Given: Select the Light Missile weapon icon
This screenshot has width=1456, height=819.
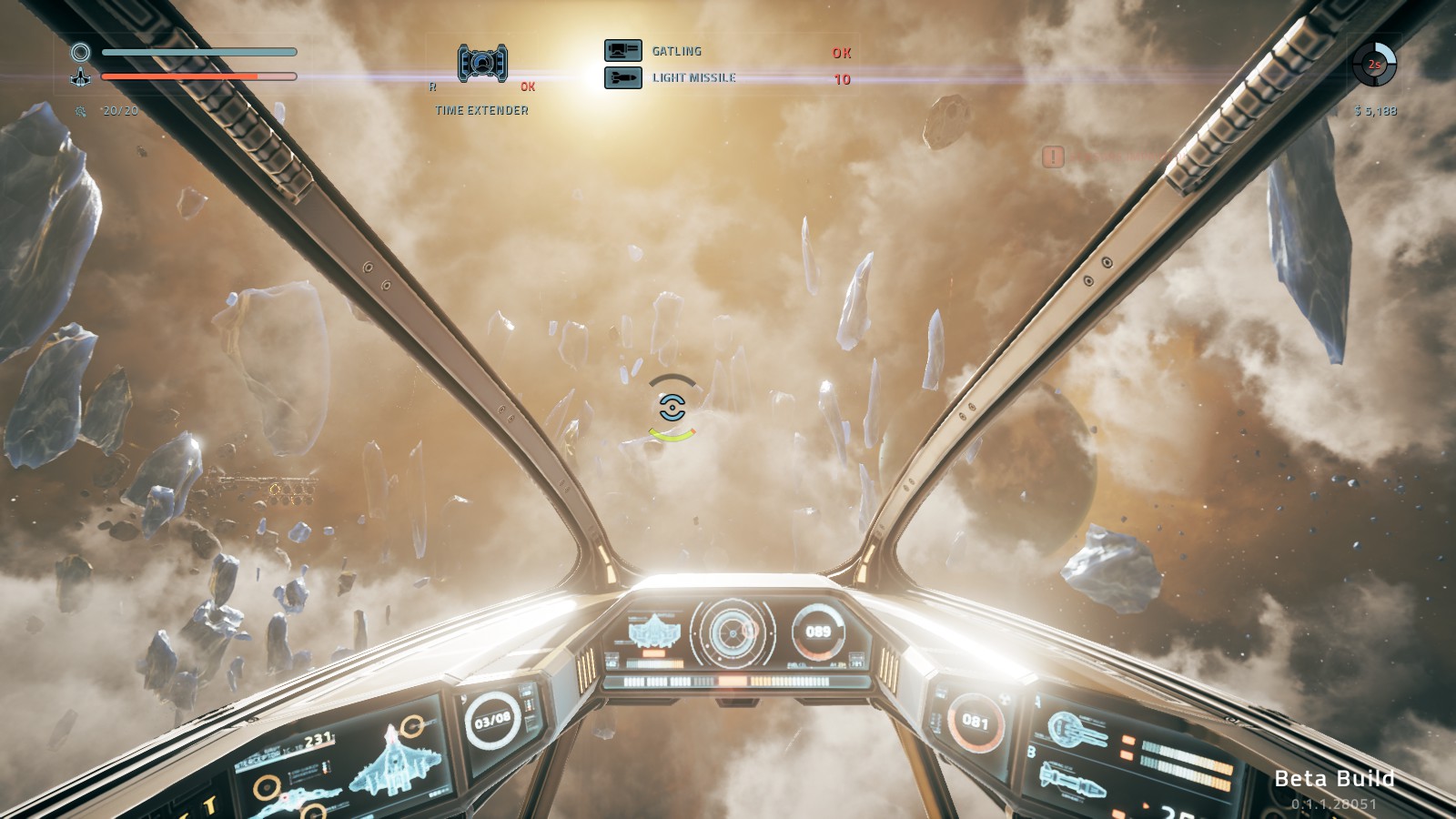Looking at the screenshot, I should point(623,78).
